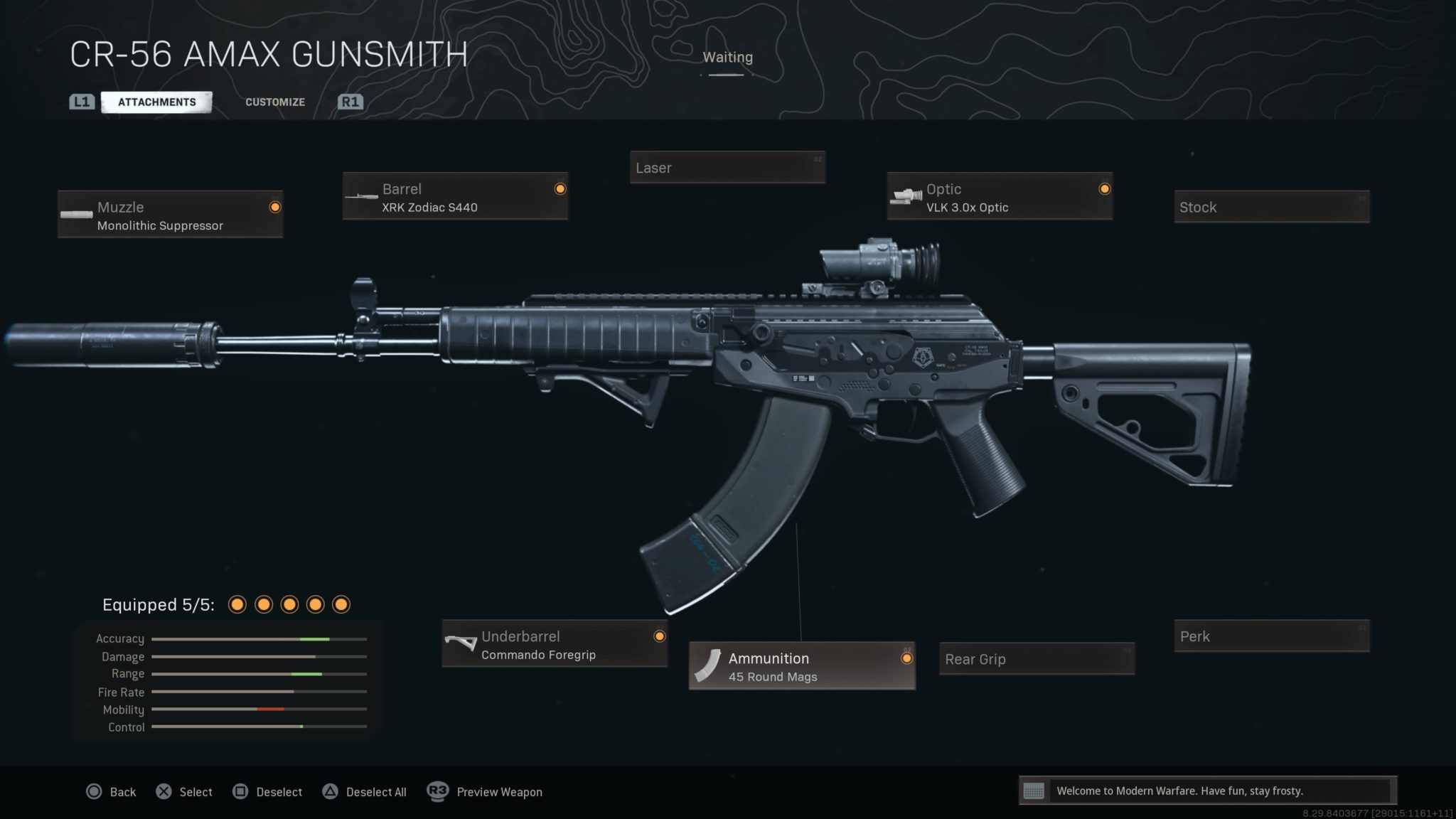Open the Rear Grip attachment slot
Image resolution: width=1456 pixels, height=819 pixels.
point(1036,659)
